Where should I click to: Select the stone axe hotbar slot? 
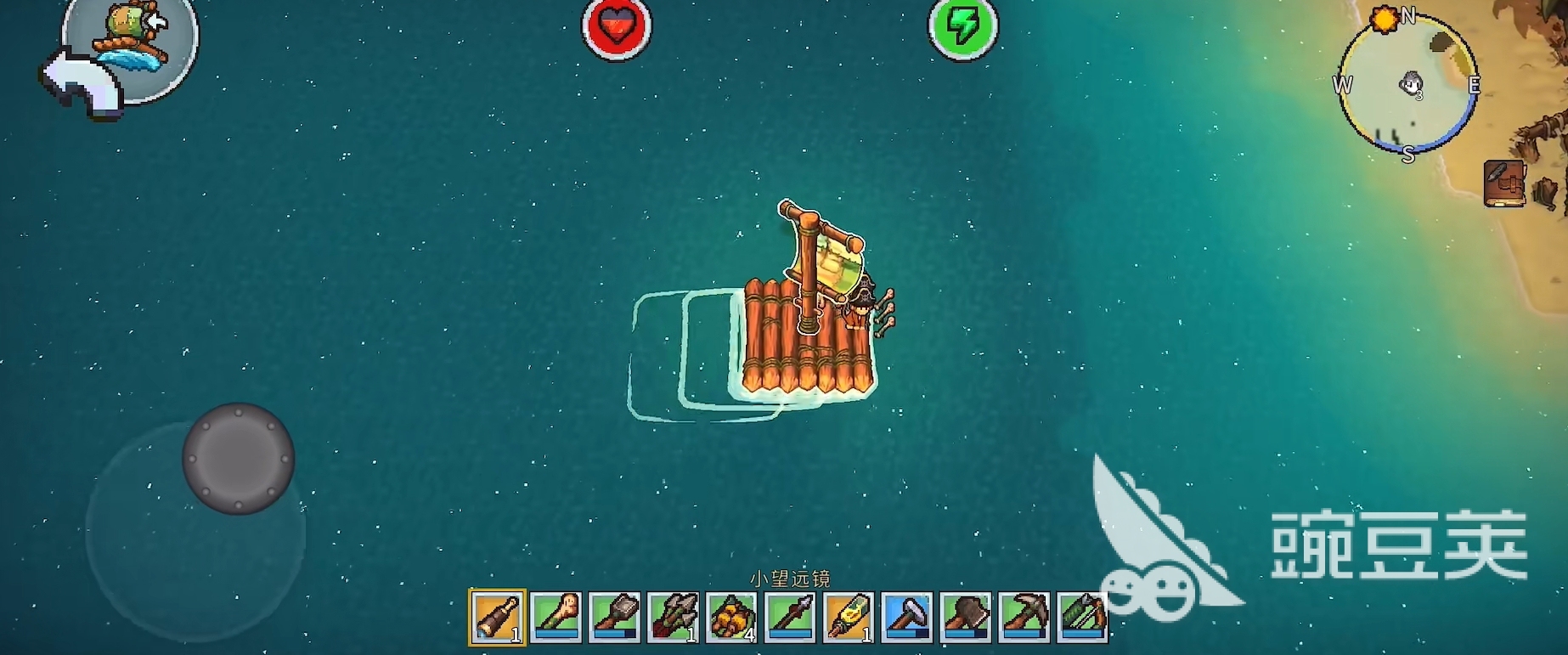tap(966, 617)
